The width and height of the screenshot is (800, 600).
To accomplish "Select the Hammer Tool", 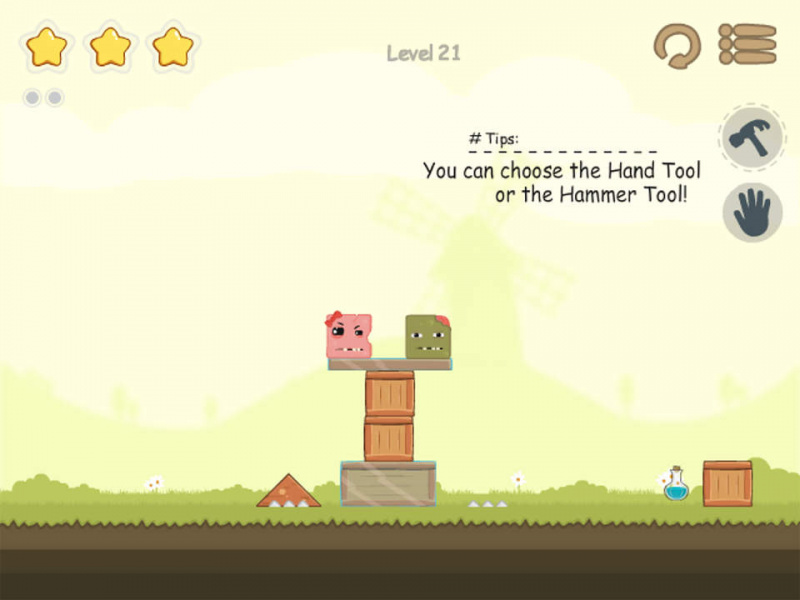I will (x=750, y=137).
